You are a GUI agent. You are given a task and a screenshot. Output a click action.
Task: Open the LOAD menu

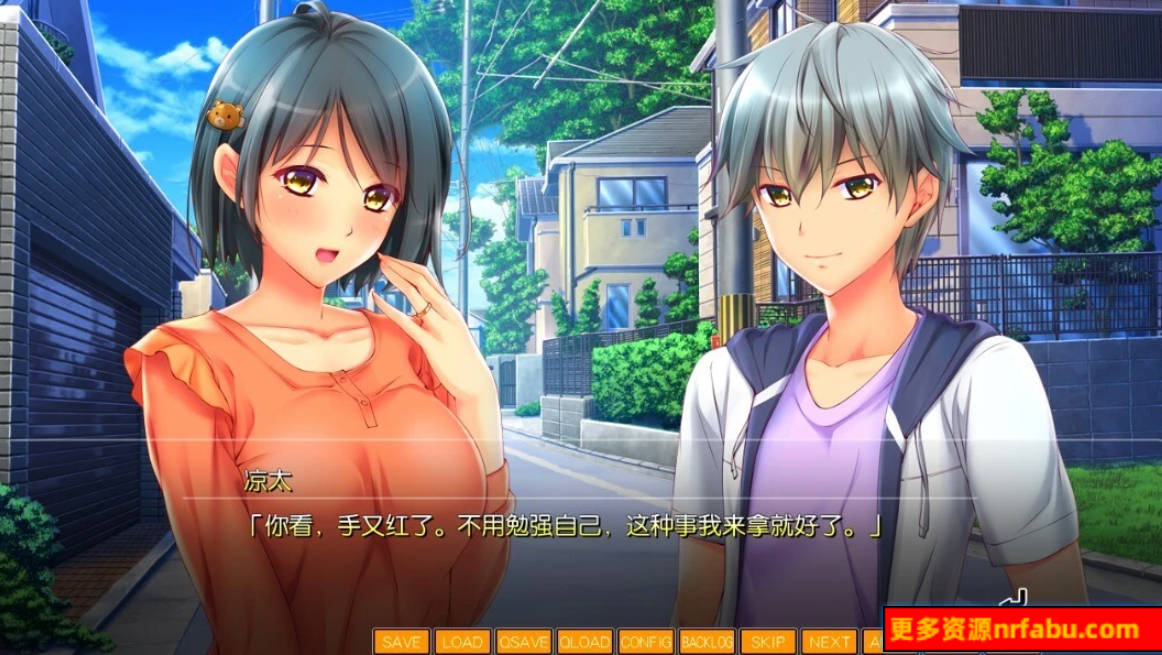coord(462,641)
